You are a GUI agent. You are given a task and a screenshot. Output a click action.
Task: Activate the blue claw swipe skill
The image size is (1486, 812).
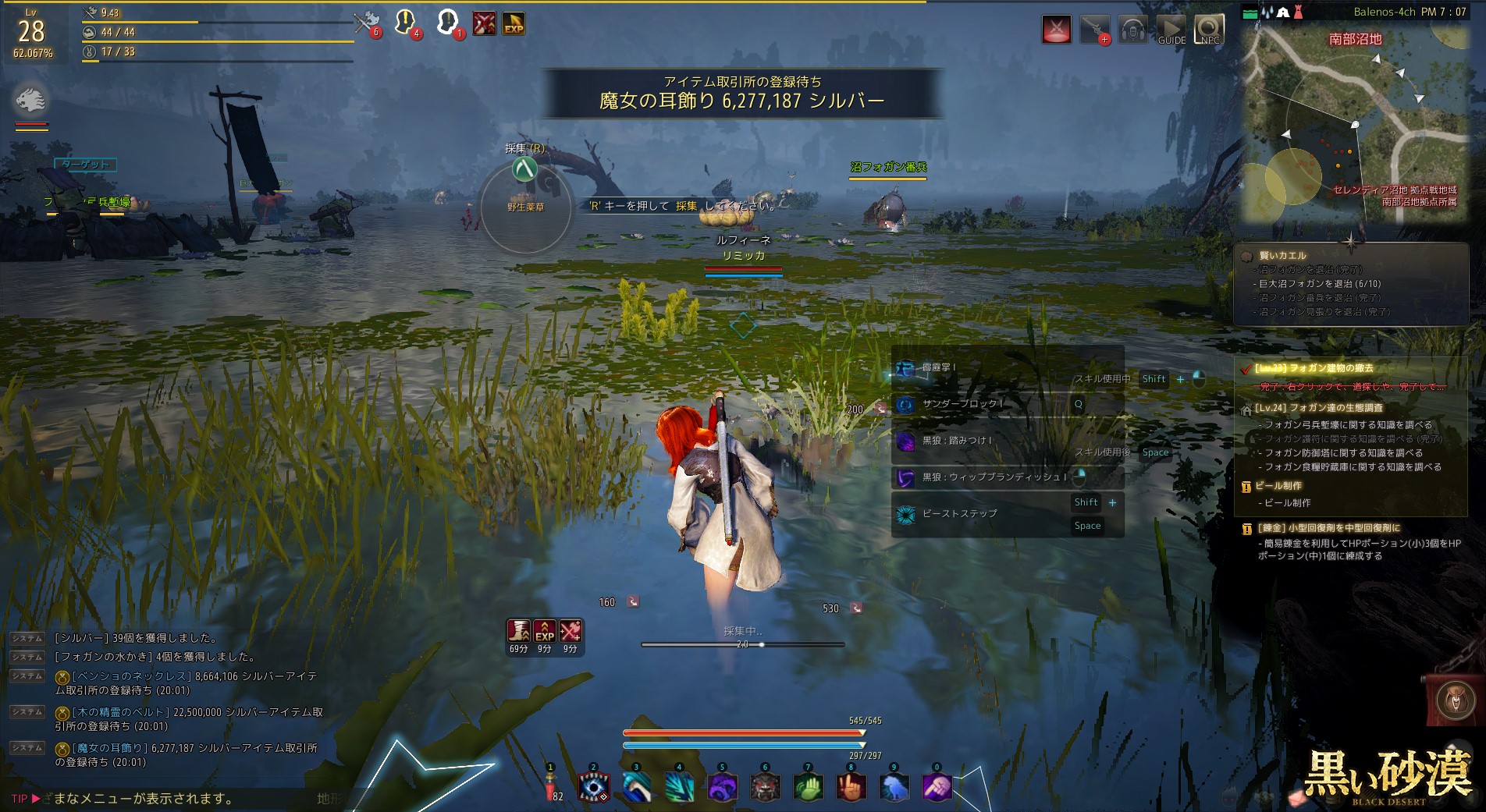point(636,786)
